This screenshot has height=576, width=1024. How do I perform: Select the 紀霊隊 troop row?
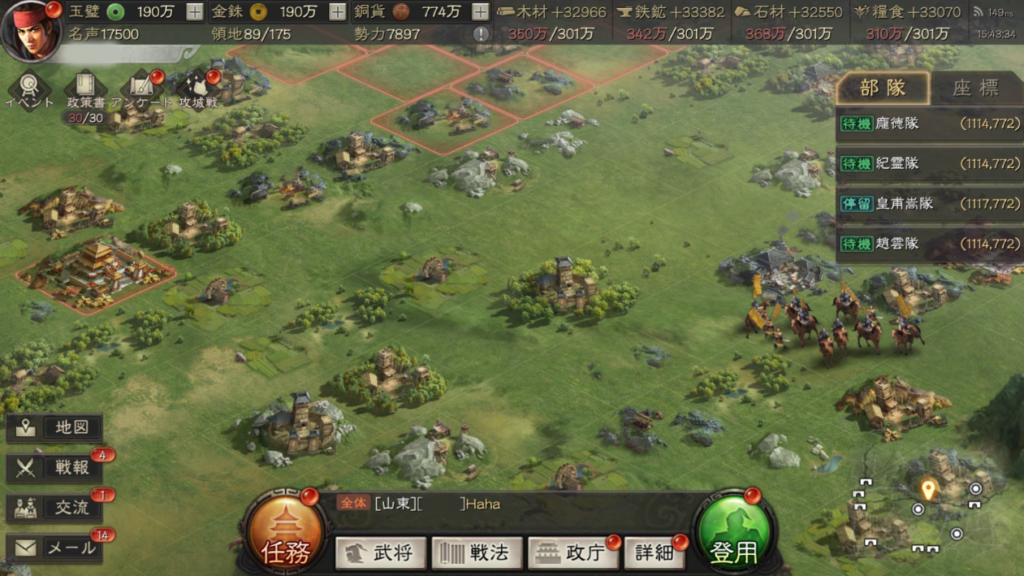pyautogui.click(x=929, y=164)
